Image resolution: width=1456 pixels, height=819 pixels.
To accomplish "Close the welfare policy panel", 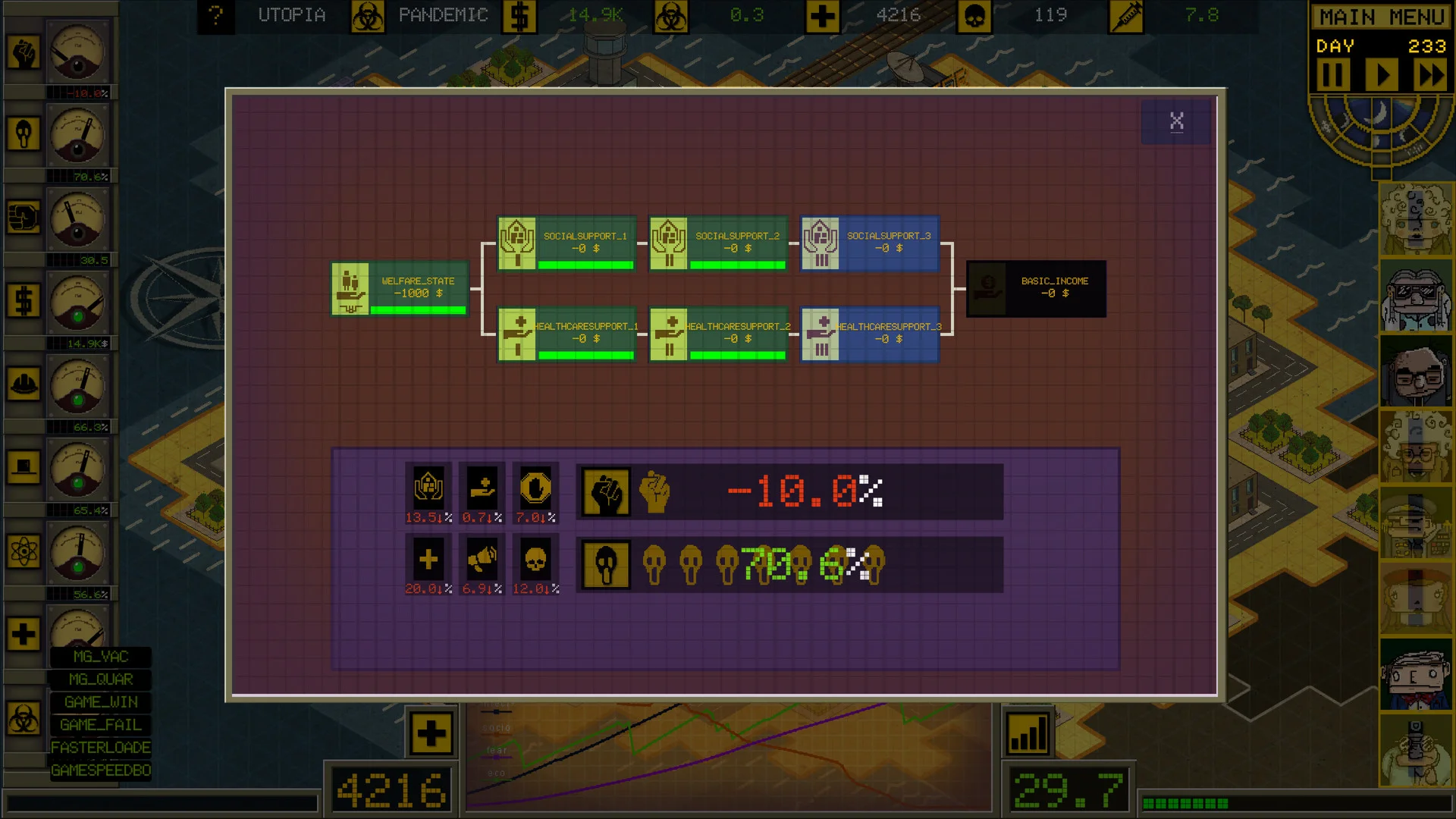I will [1176, 121].
